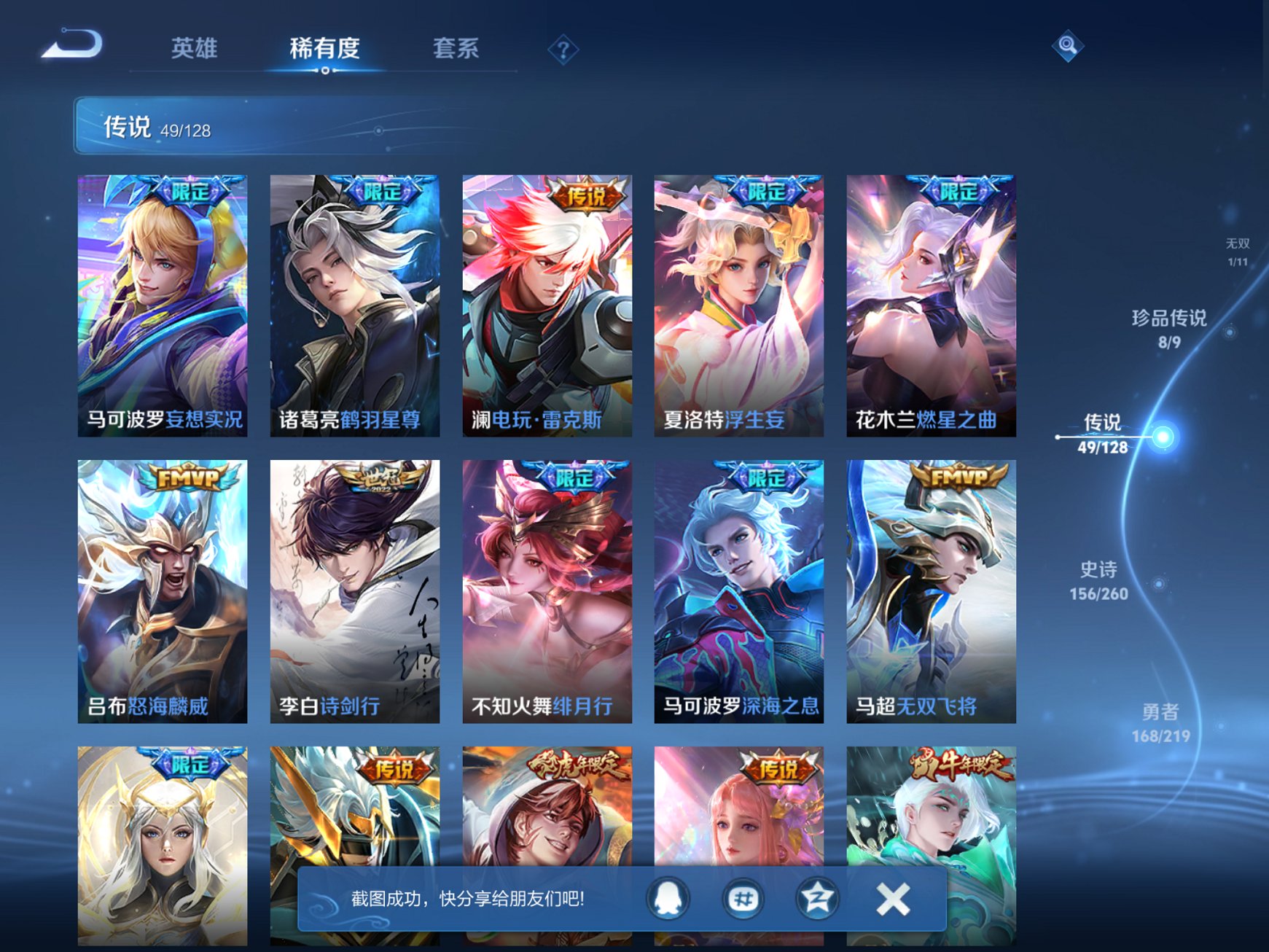Share screenshot via the hashtag channel icon
Image resolution: width=1269 pixels, height=952 pixels.
point(742,899)
